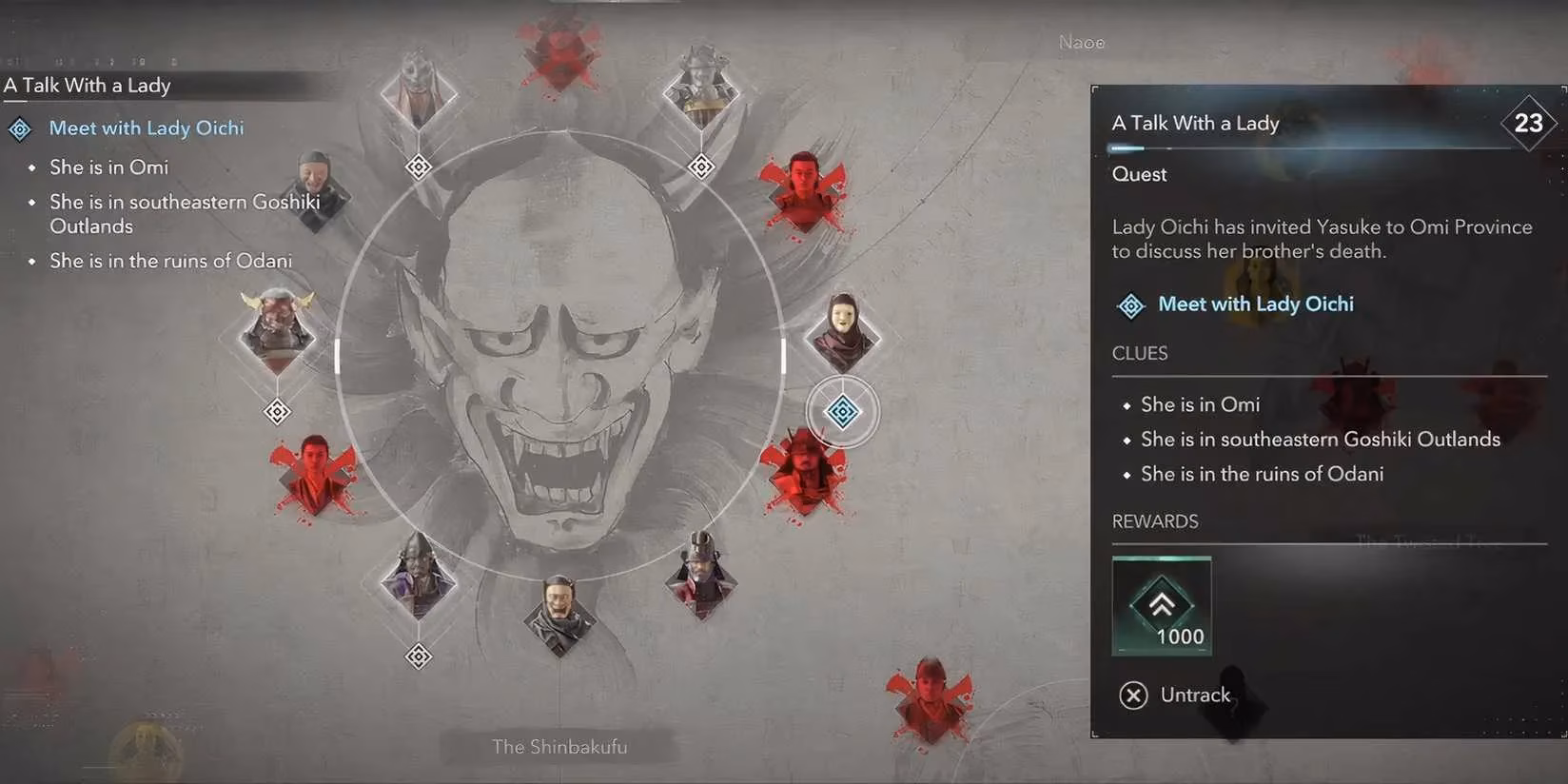The image size is (1568, 784).
Task: Open the quest diamond below the horned samurai
Action: click(276, 411)
